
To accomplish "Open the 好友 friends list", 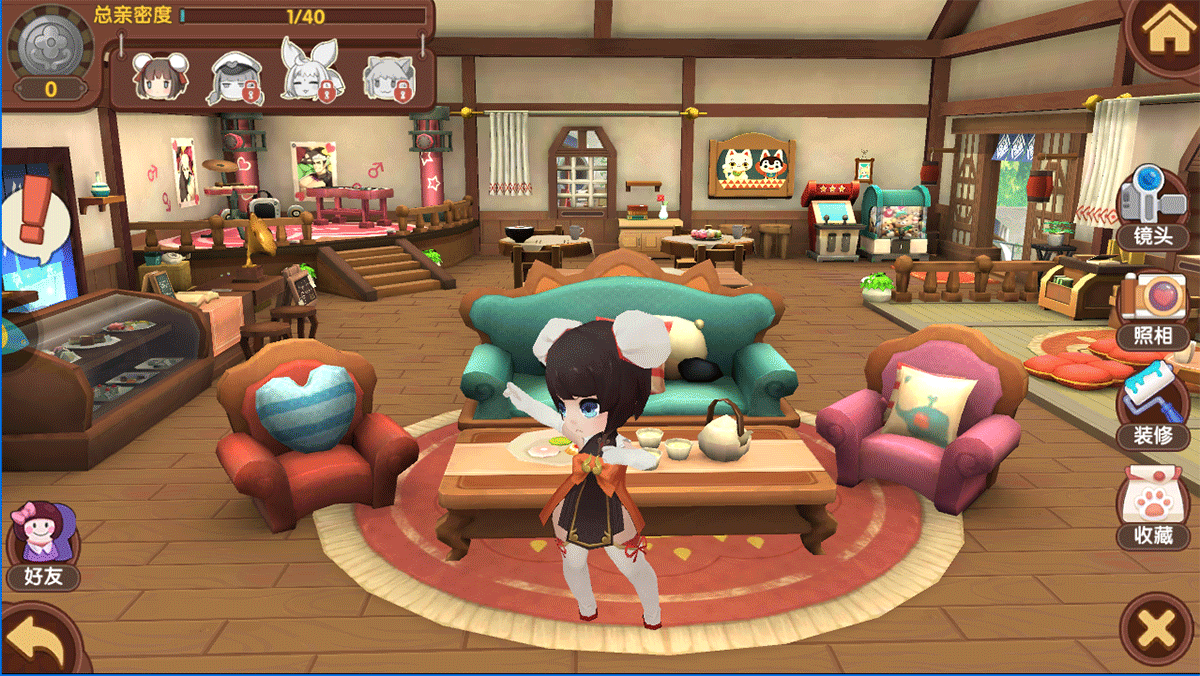I will [x=42, y=546].
